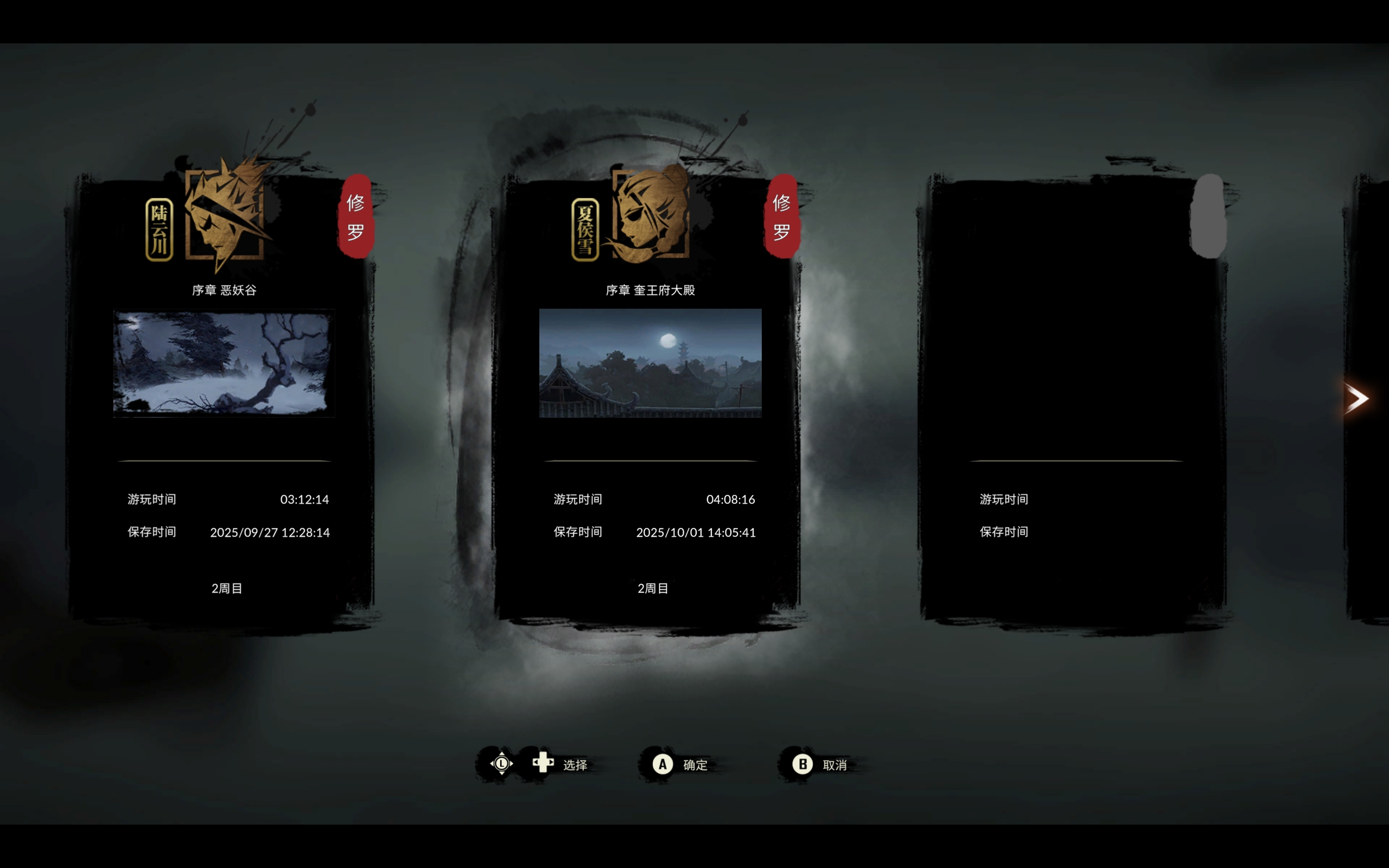Cancel with the 取消 button
The image size is (1389, 868).
[x=820, y=765]
